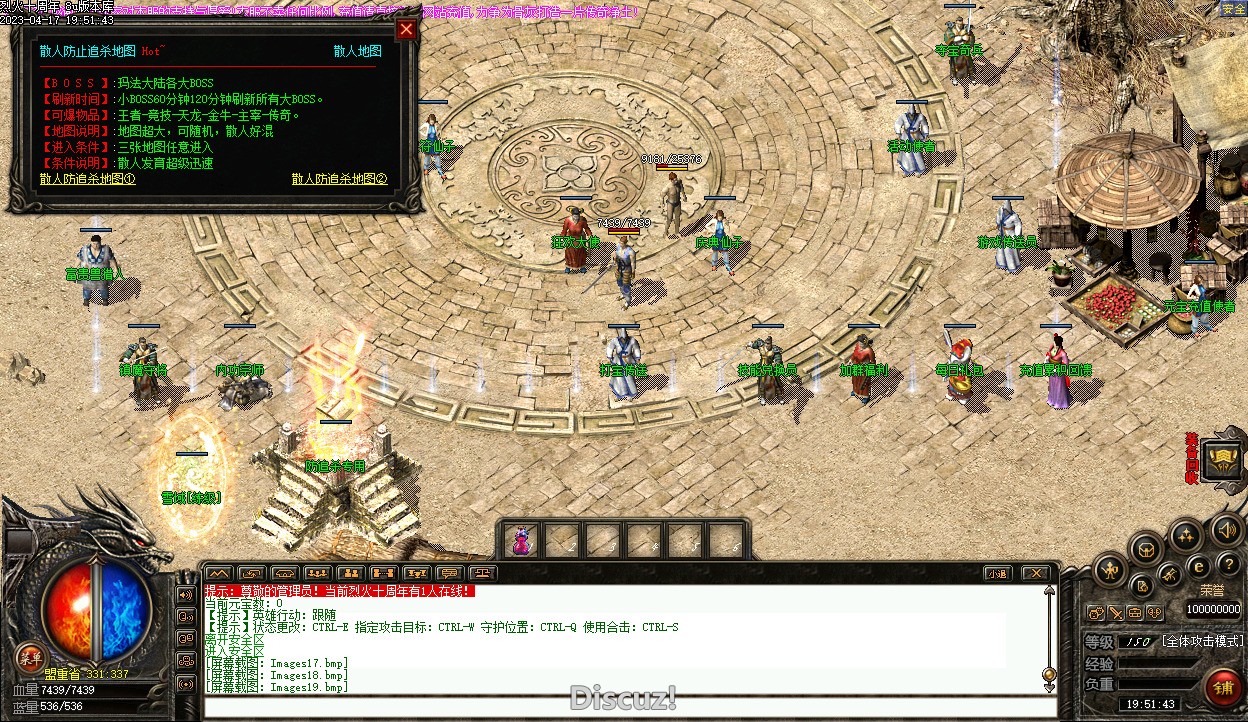Open the bag box icon
This screenshot has width=1248, height=722.
[x=1145, y=547]
